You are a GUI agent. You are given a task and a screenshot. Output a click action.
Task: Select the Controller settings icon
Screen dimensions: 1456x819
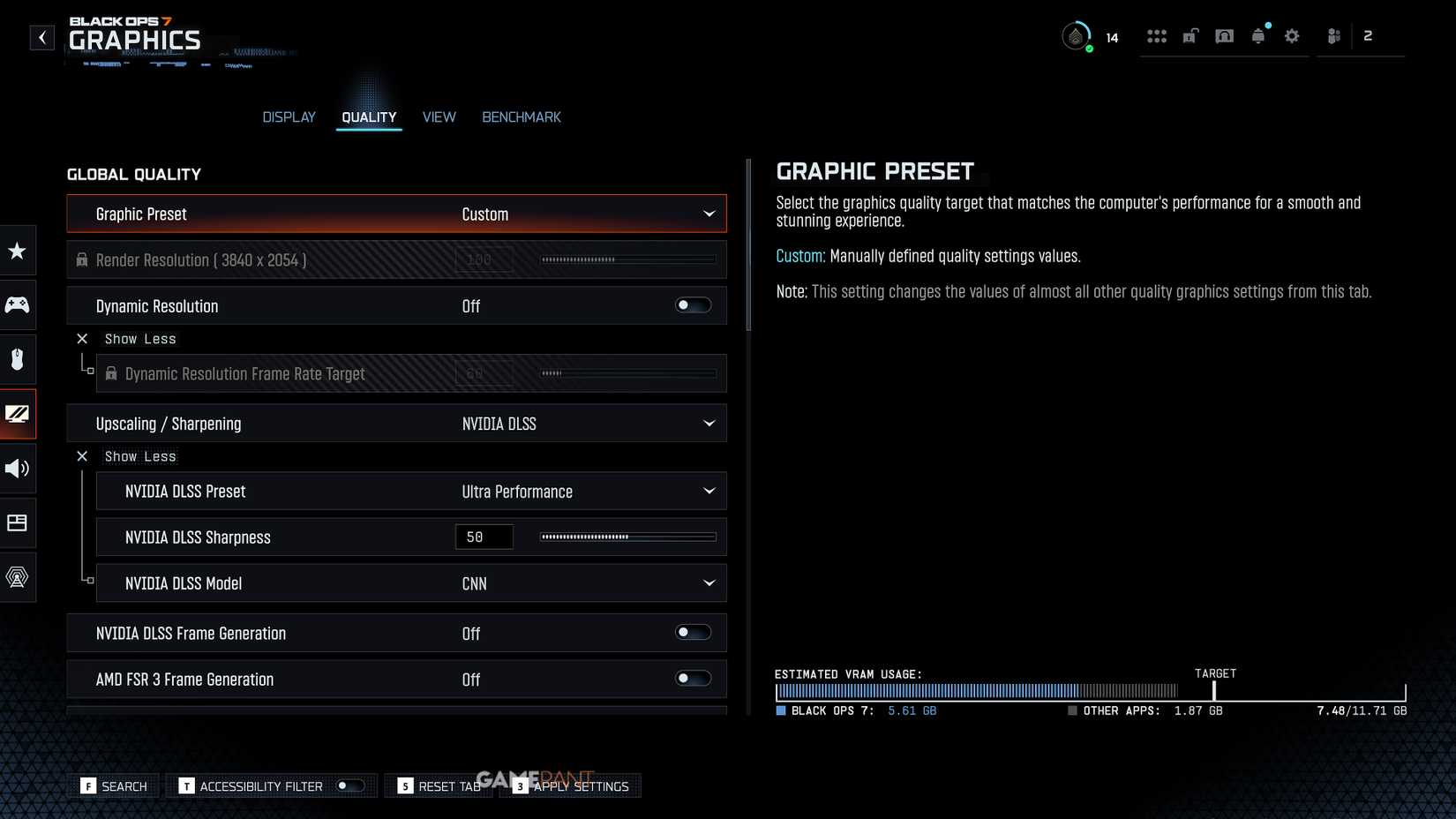click(x=18, y=305)
